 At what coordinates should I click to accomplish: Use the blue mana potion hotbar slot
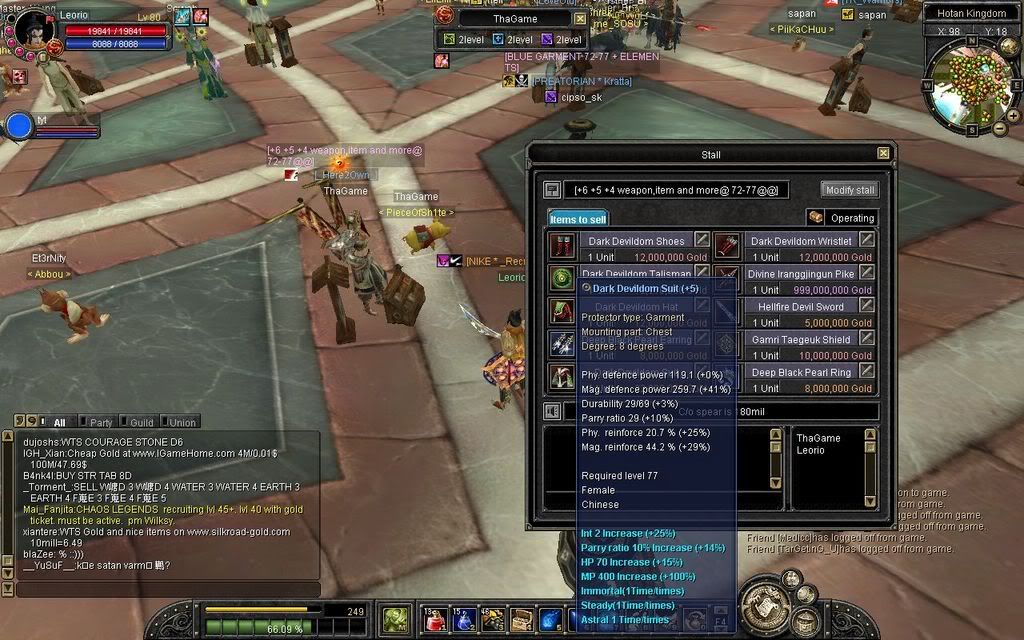463,621
